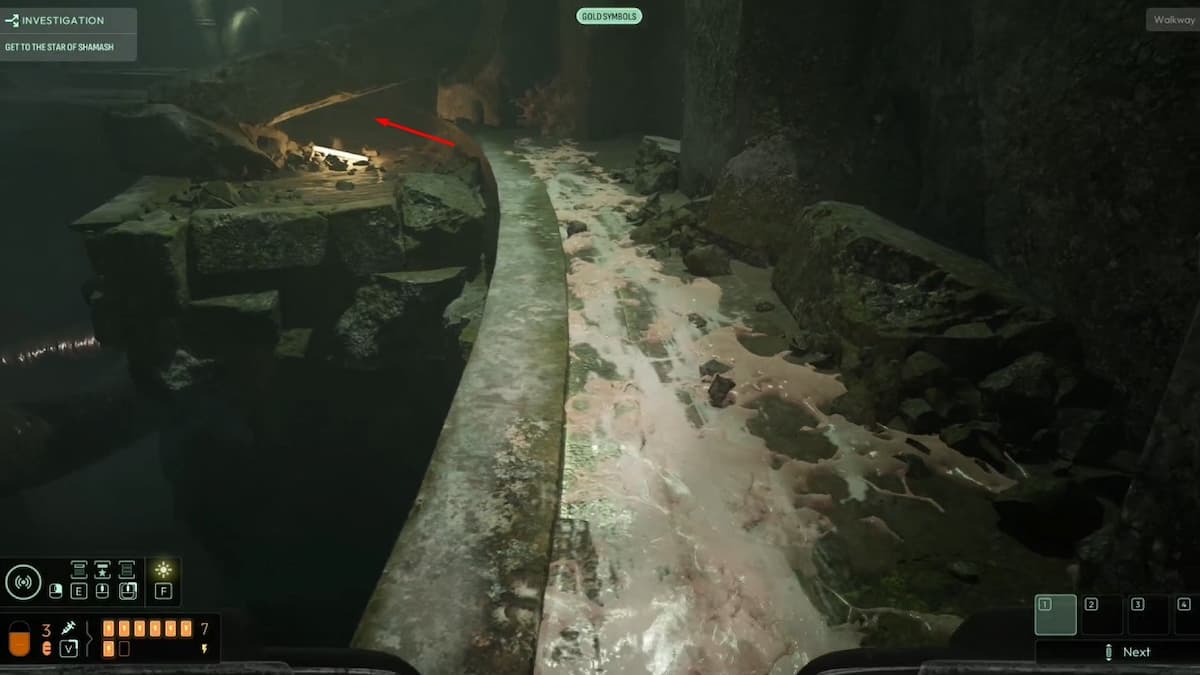Choose quick slot numbered 3
Image resolution: width=1200 pixels, height=675 pixels.
[1148, 615]
